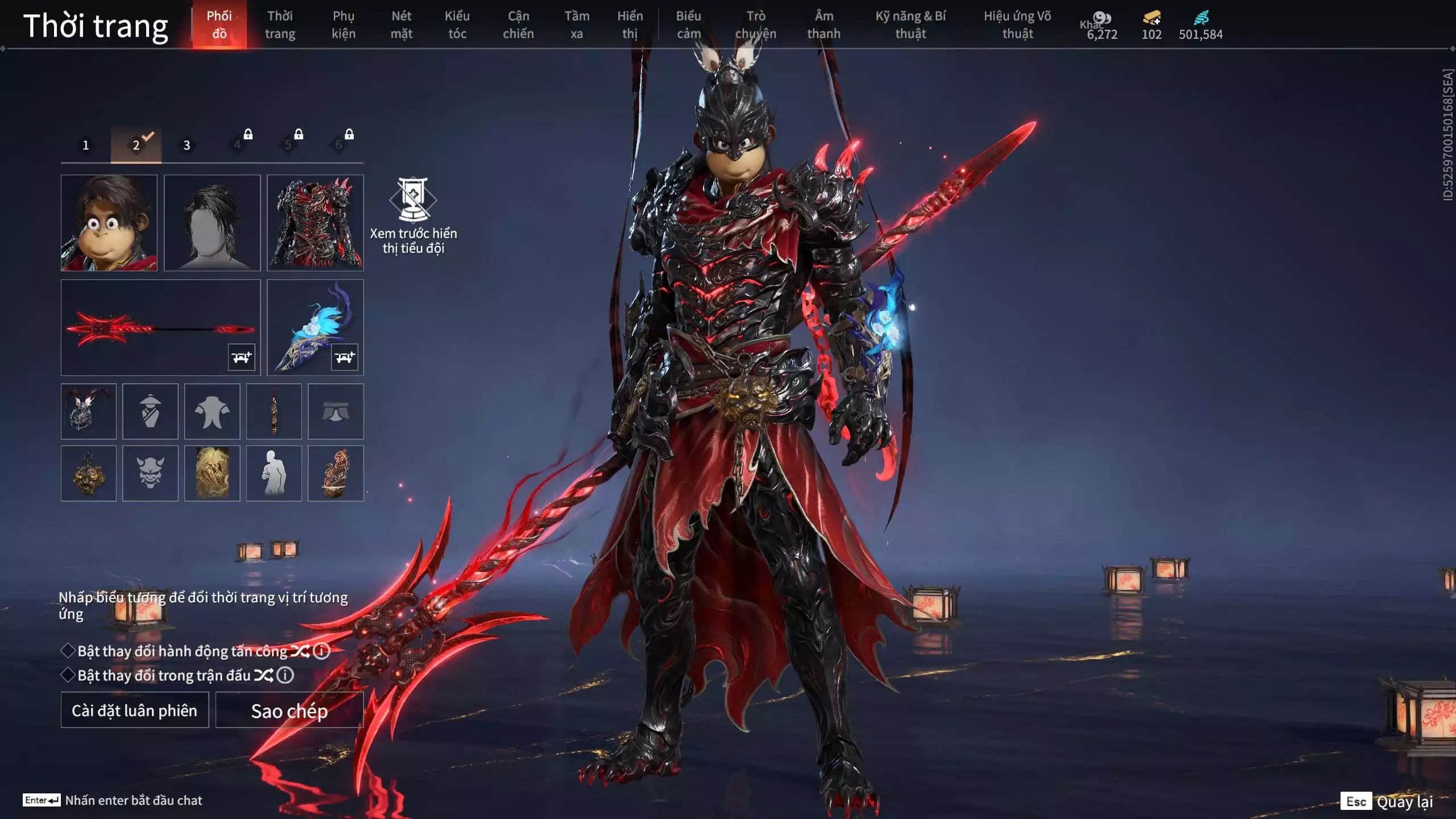The image size is (1456, 819).
Task: Toggle Bật thay đổi hành động tấn công
Action: tap(68, 651)
